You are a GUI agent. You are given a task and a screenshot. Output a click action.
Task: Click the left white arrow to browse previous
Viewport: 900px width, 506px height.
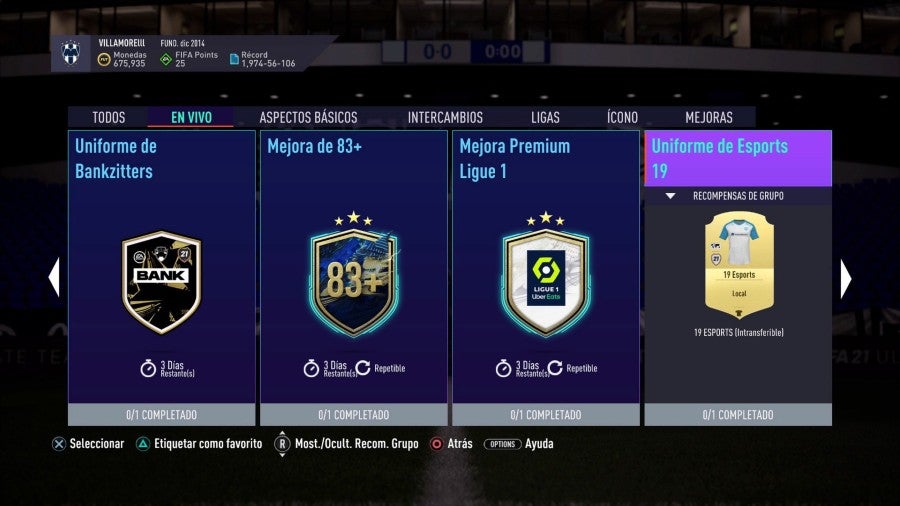click(54, 278)
